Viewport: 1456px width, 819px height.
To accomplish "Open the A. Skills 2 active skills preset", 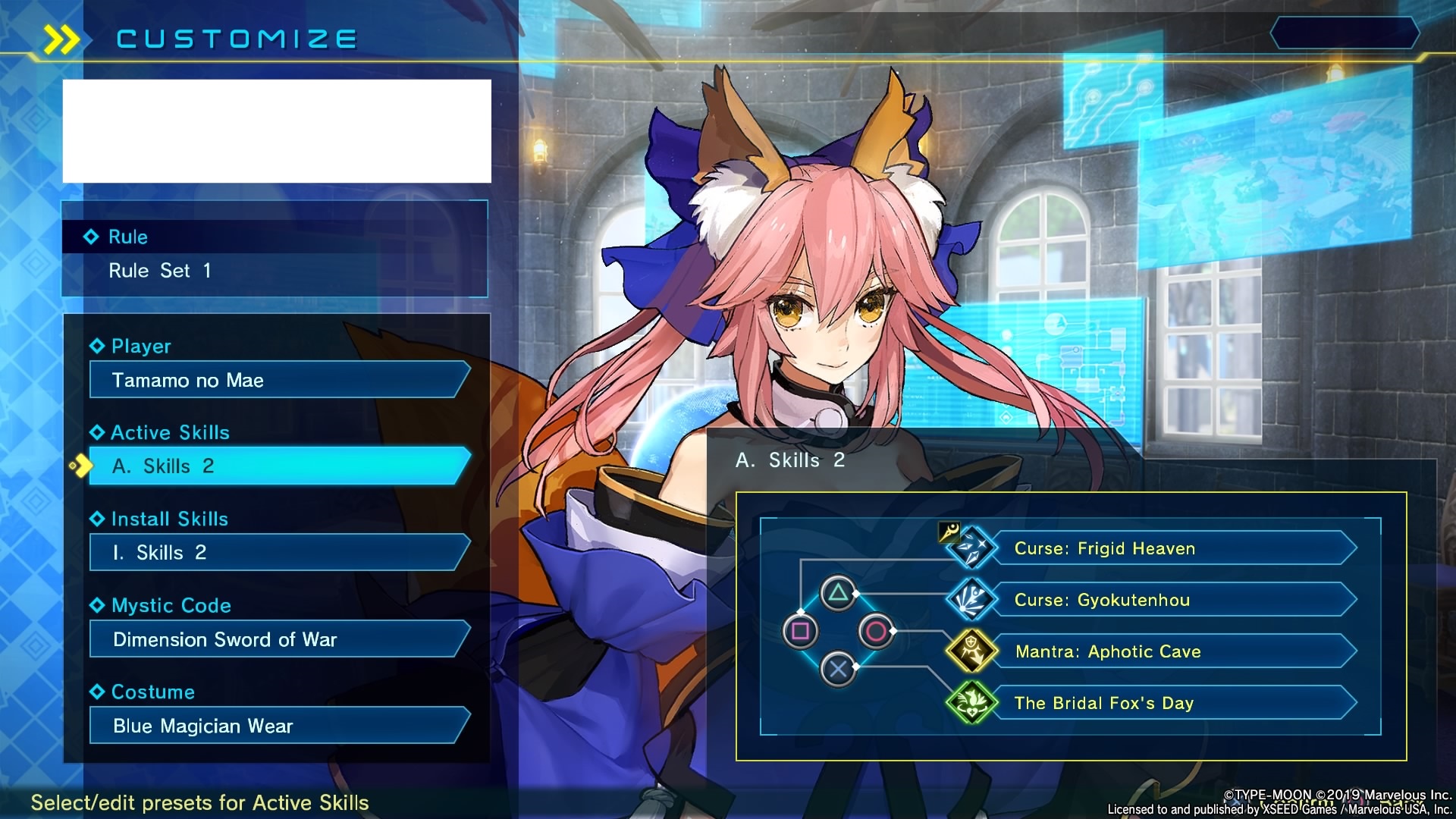I will click(x=279, y=466).
